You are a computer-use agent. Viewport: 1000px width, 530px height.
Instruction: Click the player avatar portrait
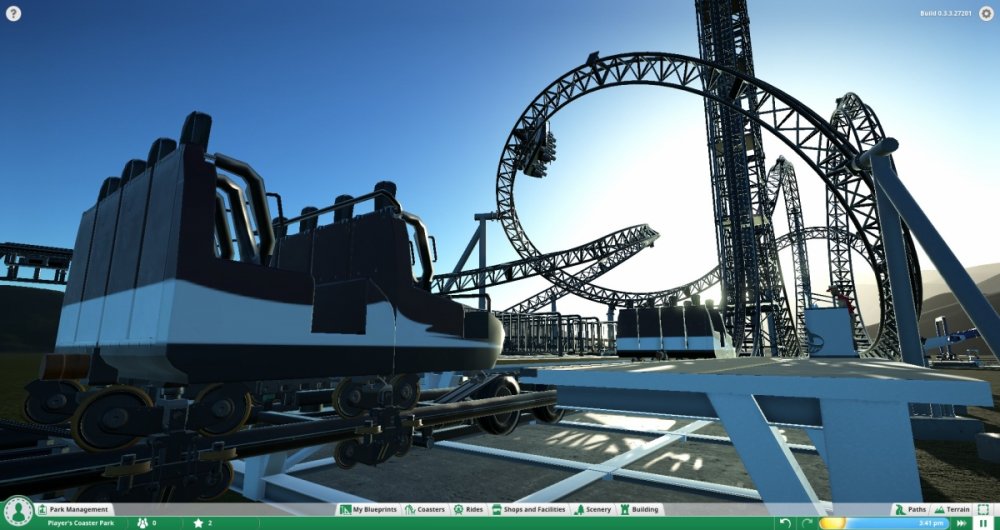(x=16, y=514)
